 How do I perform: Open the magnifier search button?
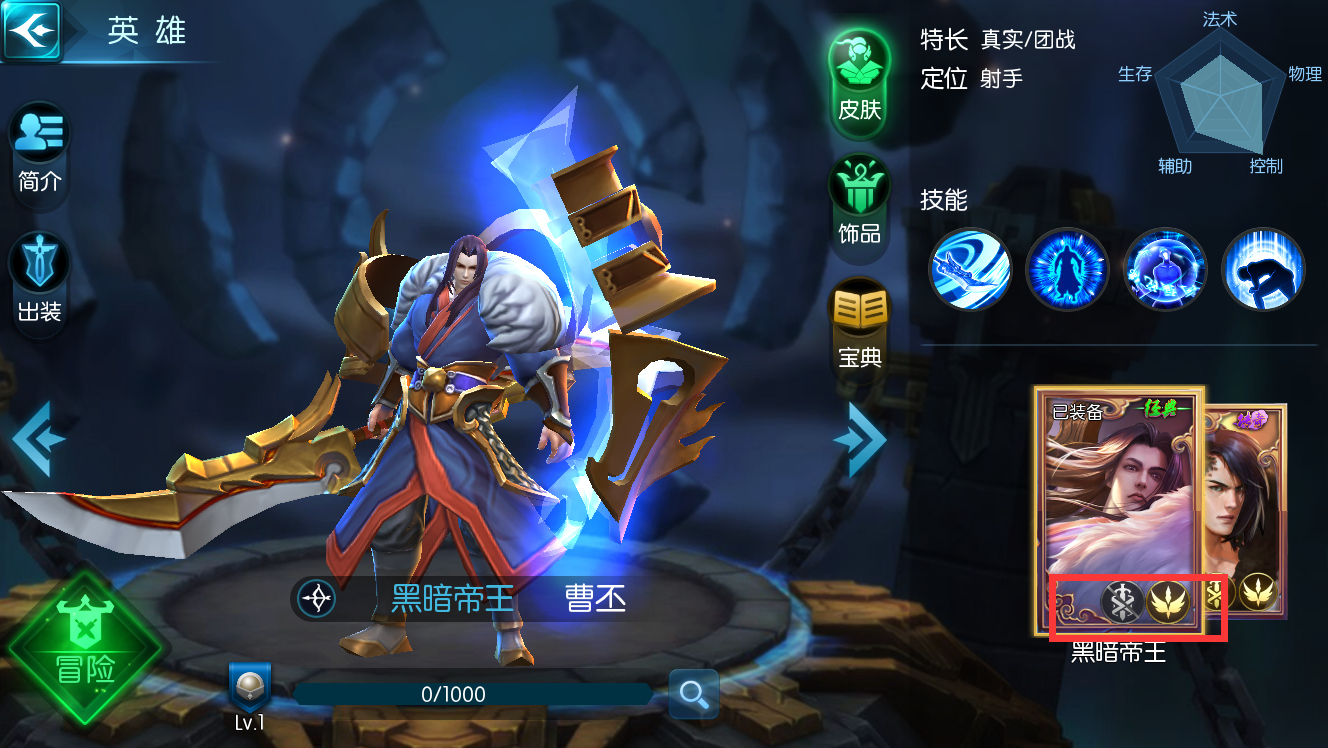(x=690, y=694)
